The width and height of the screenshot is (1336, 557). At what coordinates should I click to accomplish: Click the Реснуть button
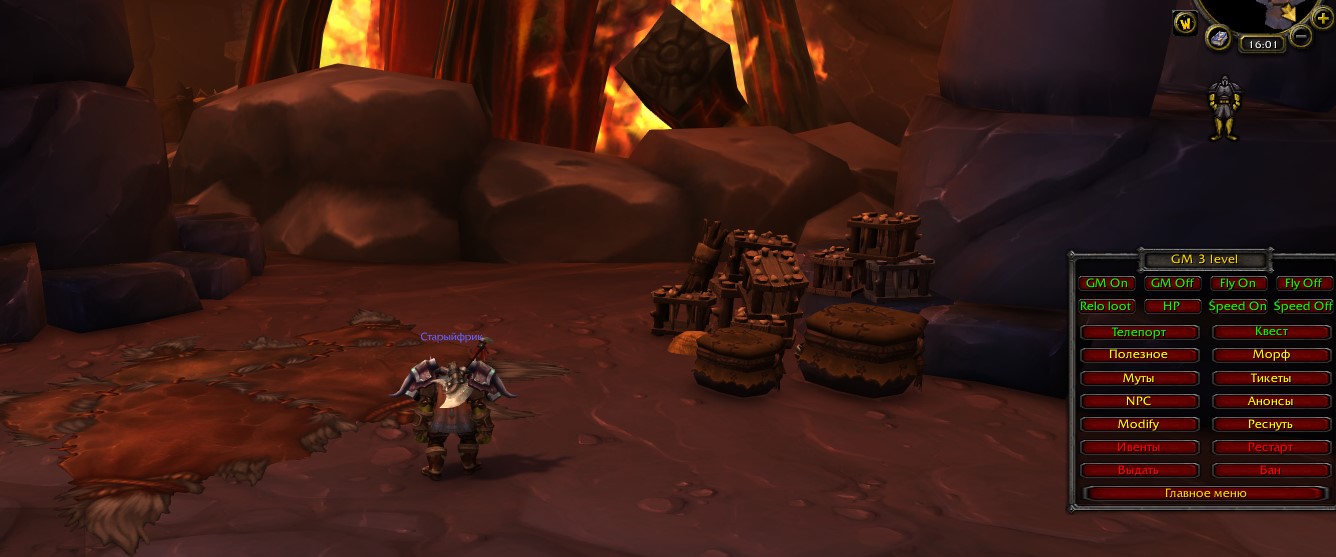coord(1271,425)
